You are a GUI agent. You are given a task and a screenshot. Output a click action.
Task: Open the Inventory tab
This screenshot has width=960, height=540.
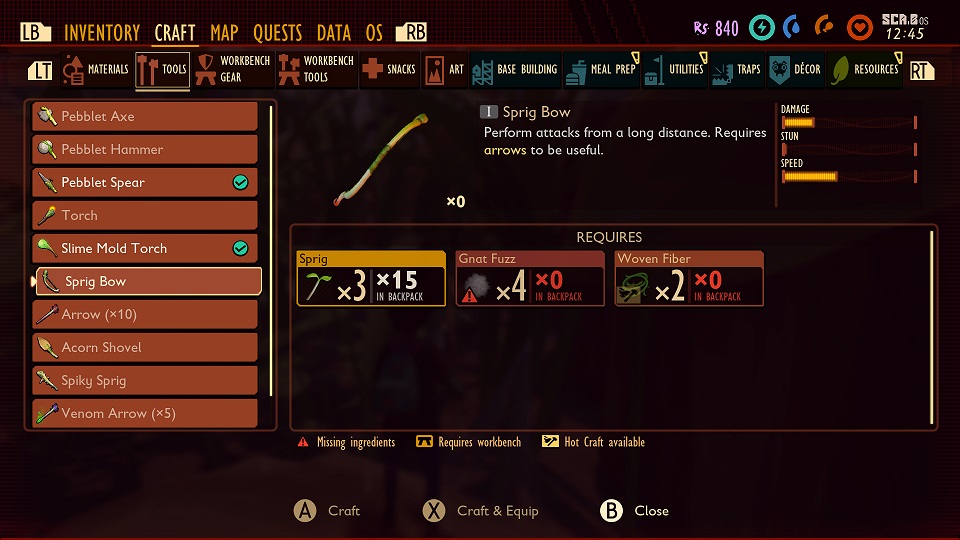pyautogui.click(x=103, y=33)
